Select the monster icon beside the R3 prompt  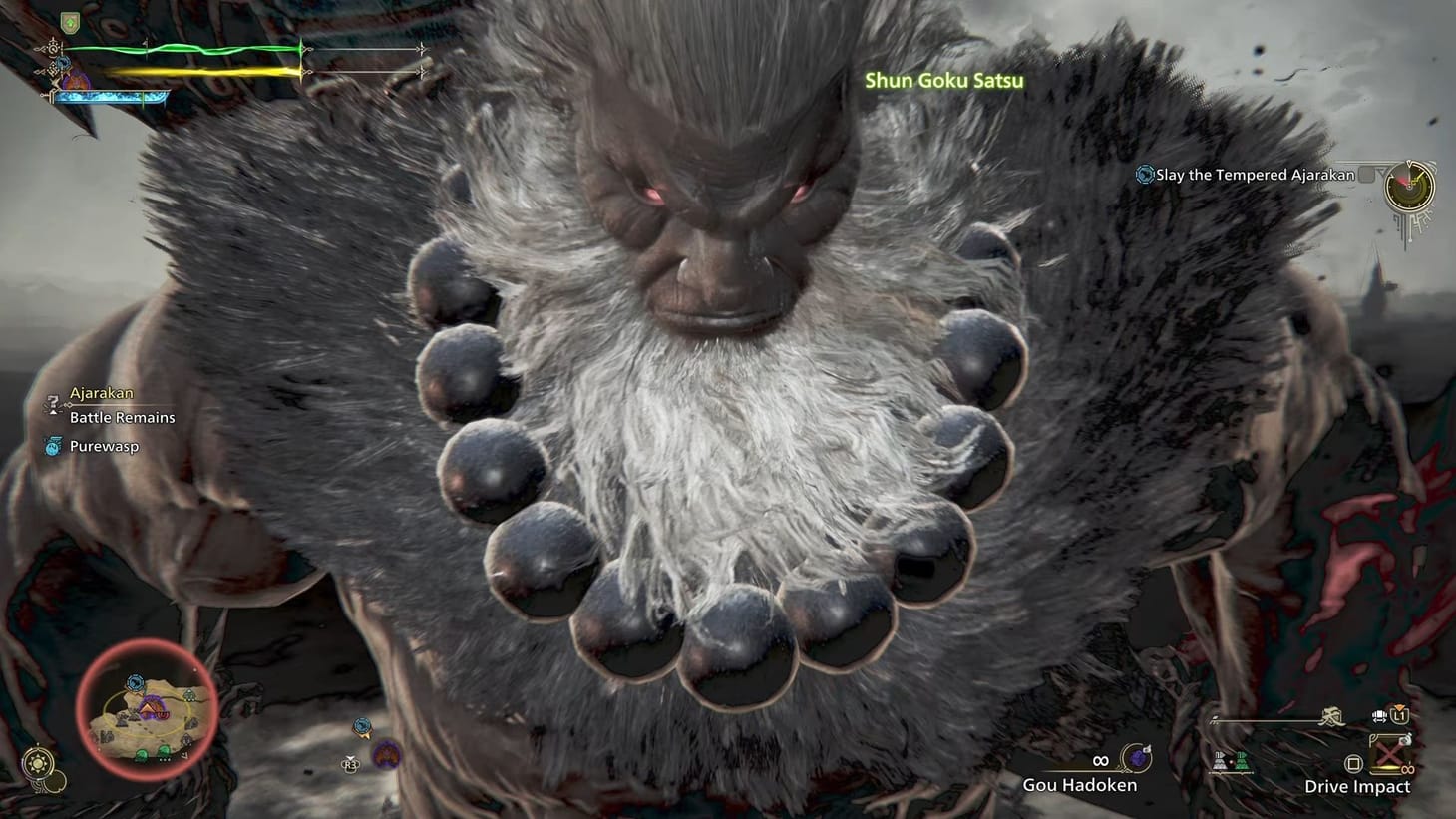[385, 755]
